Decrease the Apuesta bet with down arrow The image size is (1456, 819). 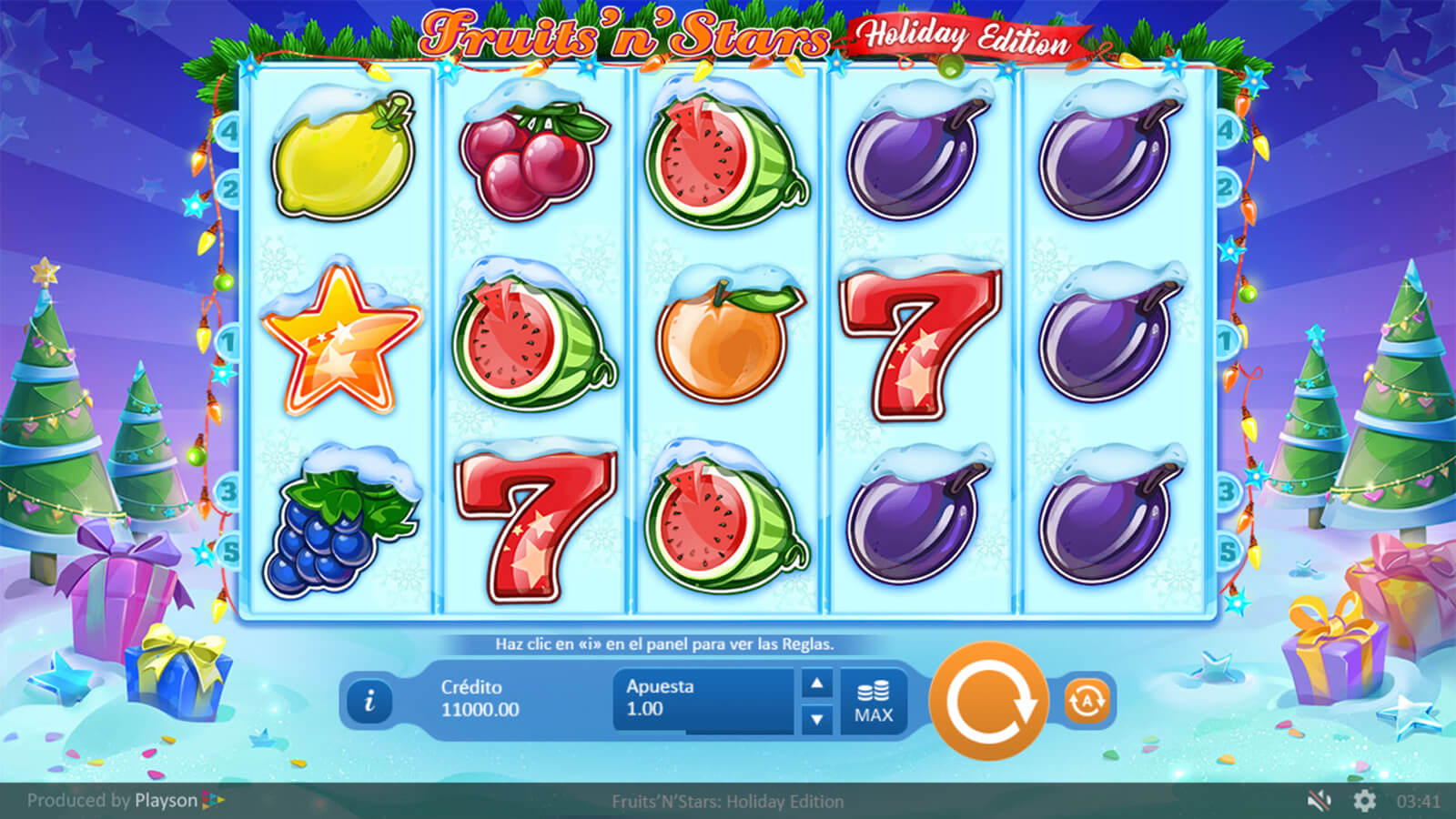(x=817, y=720)
